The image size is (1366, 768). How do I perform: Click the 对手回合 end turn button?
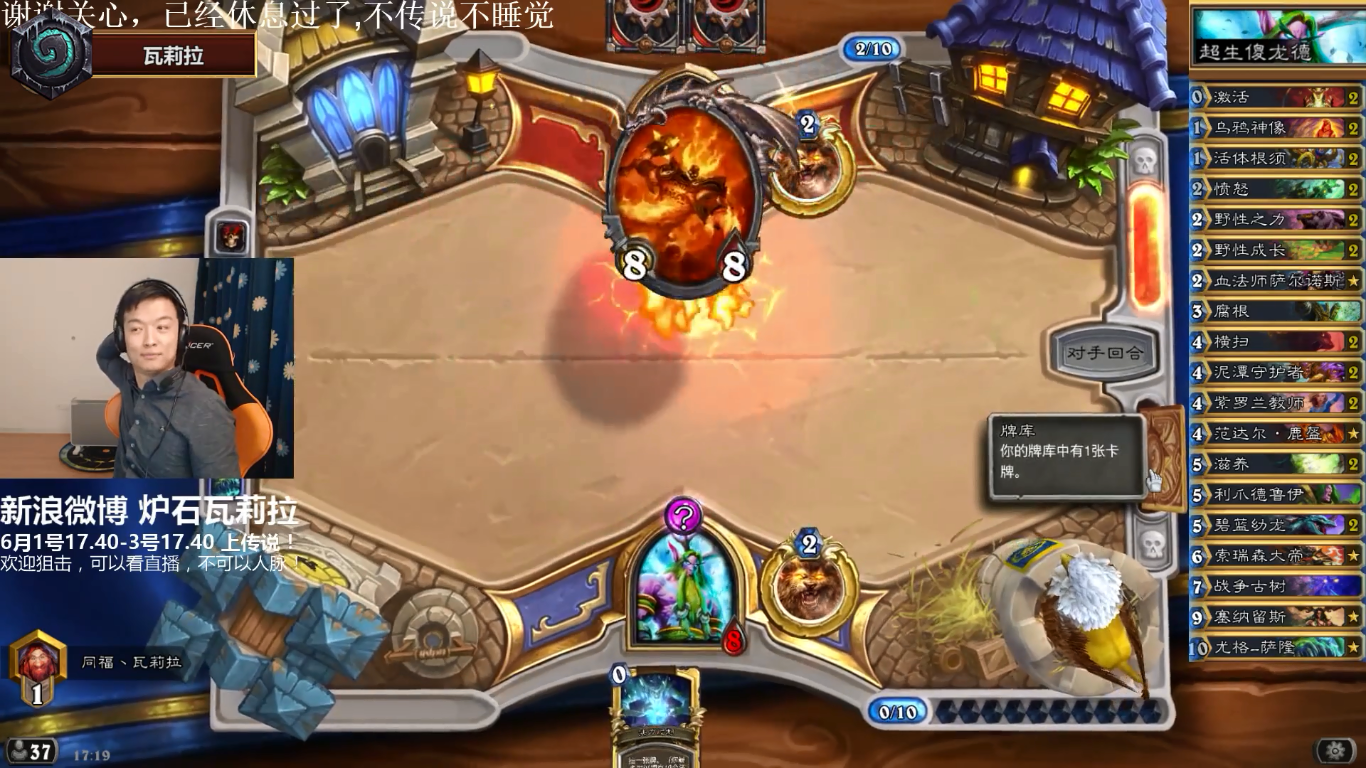pos(1105,352)
